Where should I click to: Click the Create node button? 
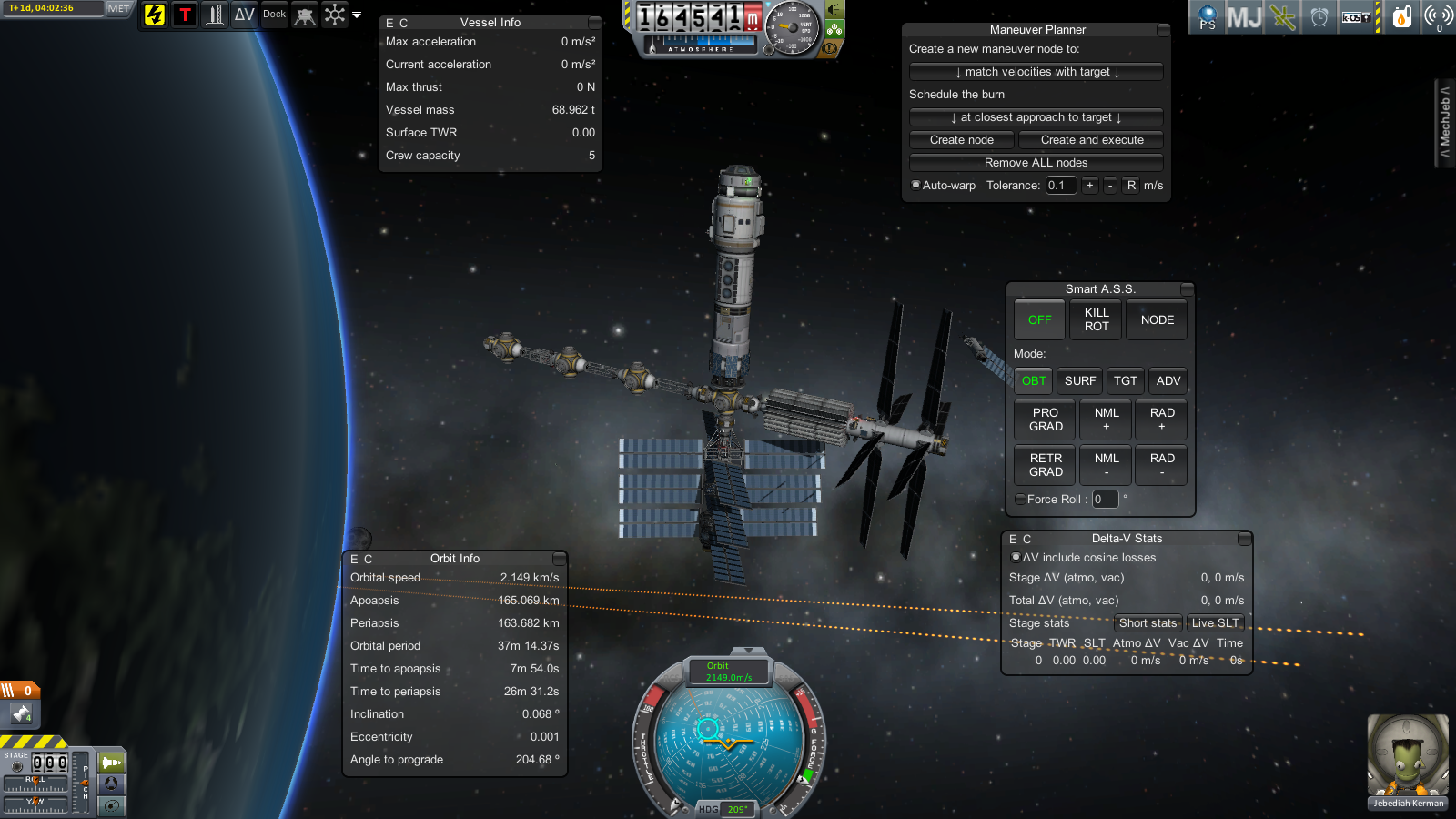tap(962, 140)
